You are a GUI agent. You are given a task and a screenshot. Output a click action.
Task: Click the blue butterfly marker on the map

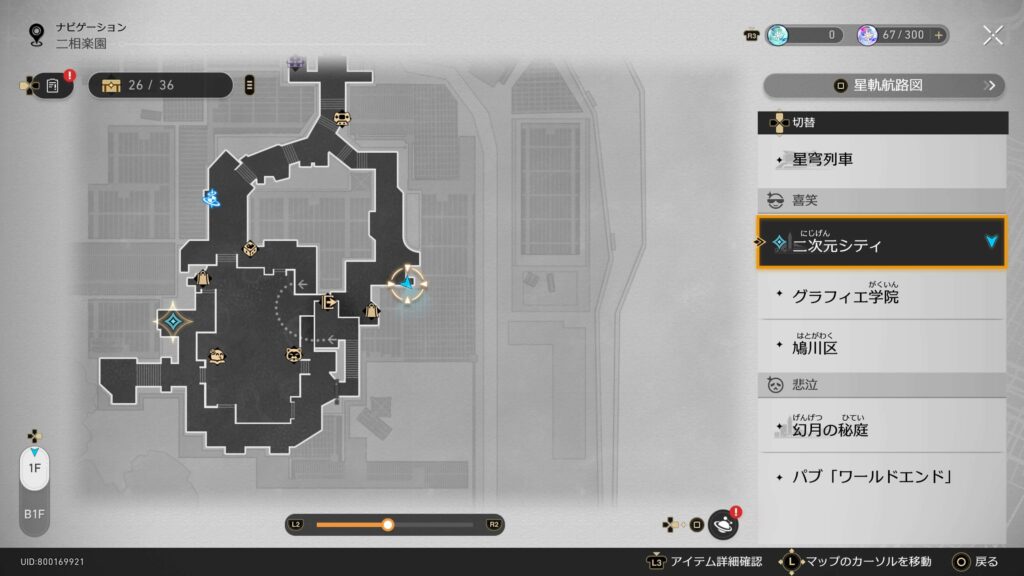(211, 198)
